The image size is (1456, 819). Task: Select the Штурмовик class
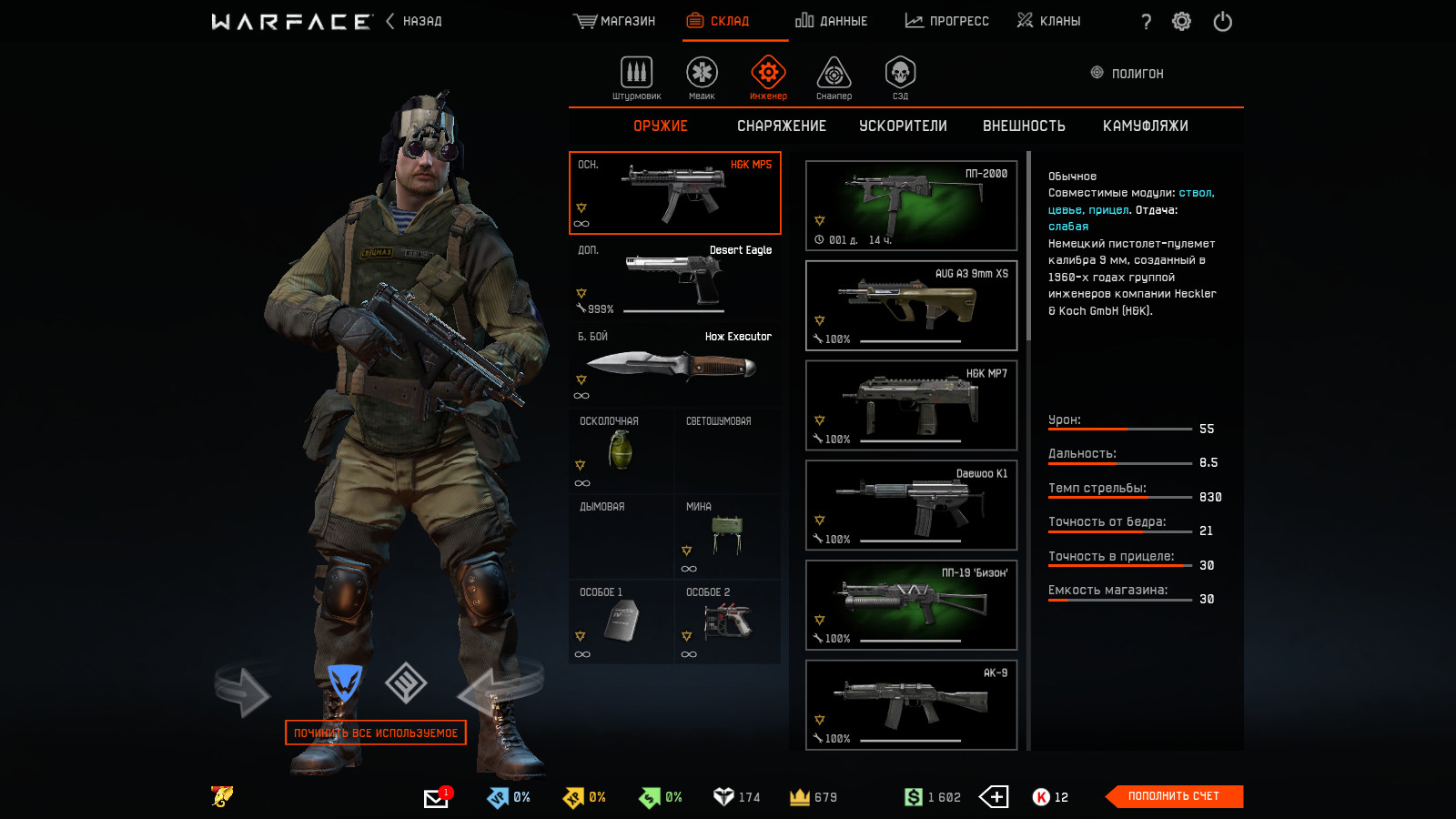pyautogui.click(x=637, y=77)
